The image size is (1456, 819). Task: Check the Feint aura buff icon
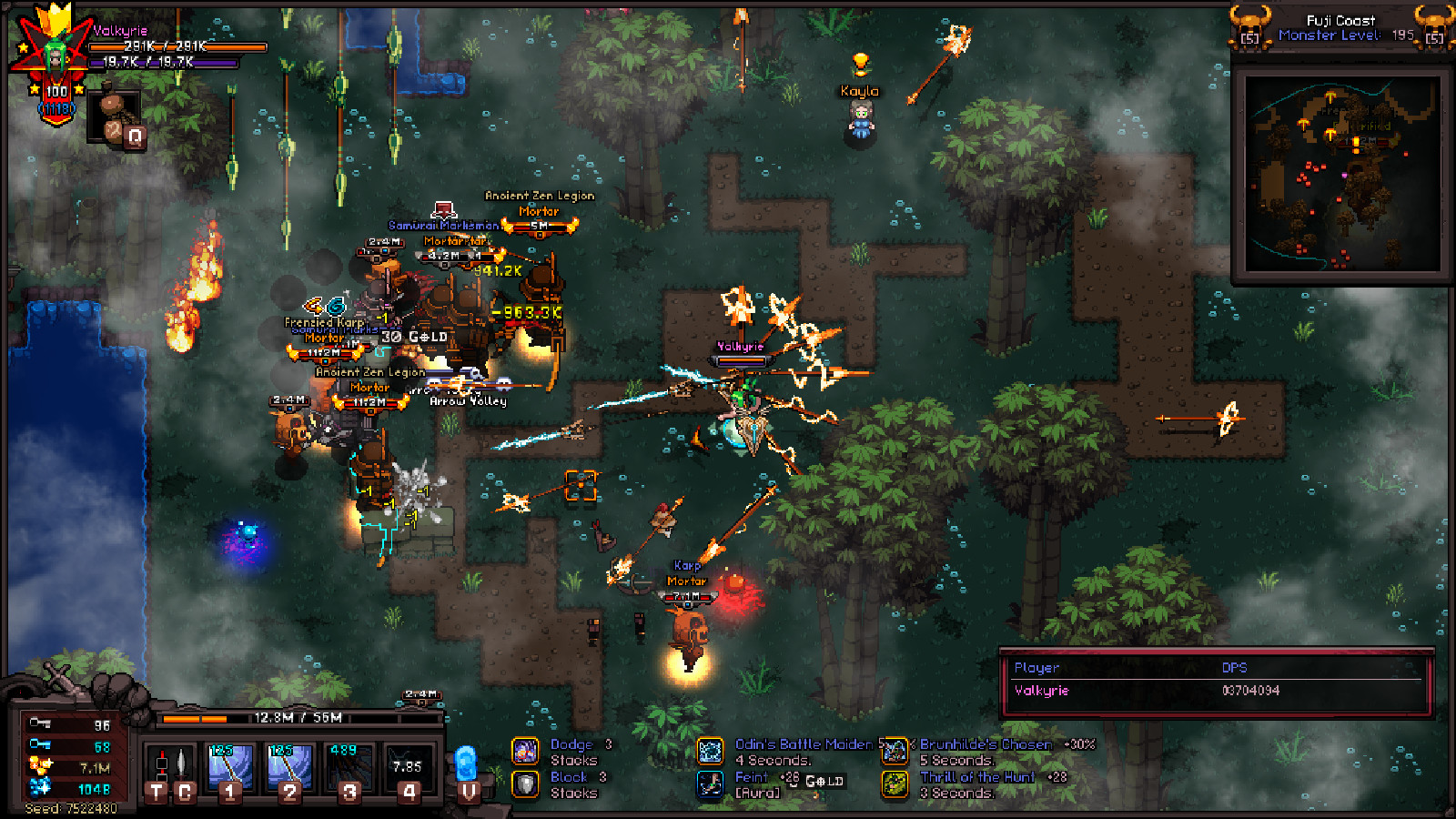click(711, 784)
